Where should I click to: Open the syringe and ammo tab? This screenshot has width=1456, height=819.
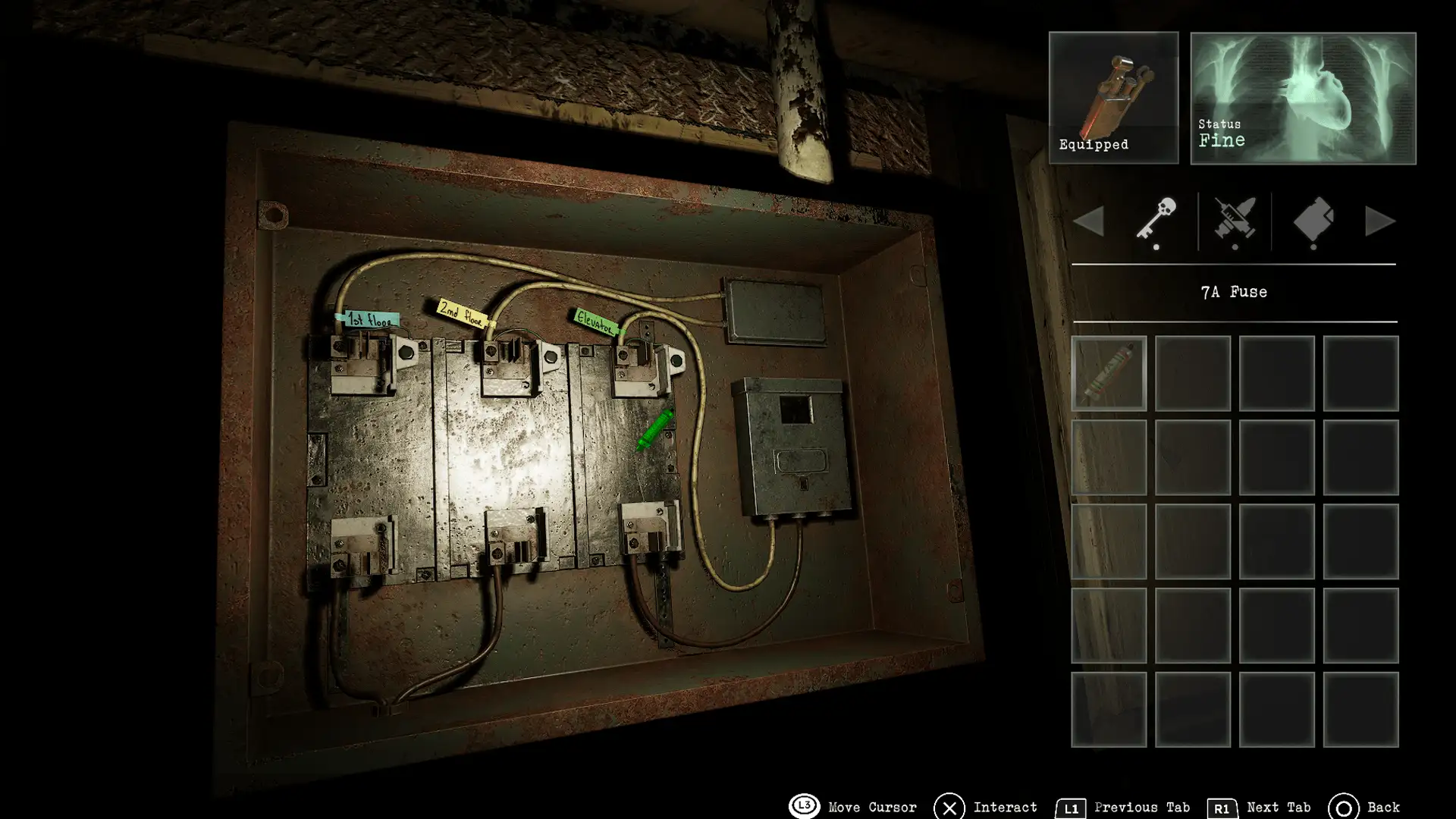coord(1235,220)
